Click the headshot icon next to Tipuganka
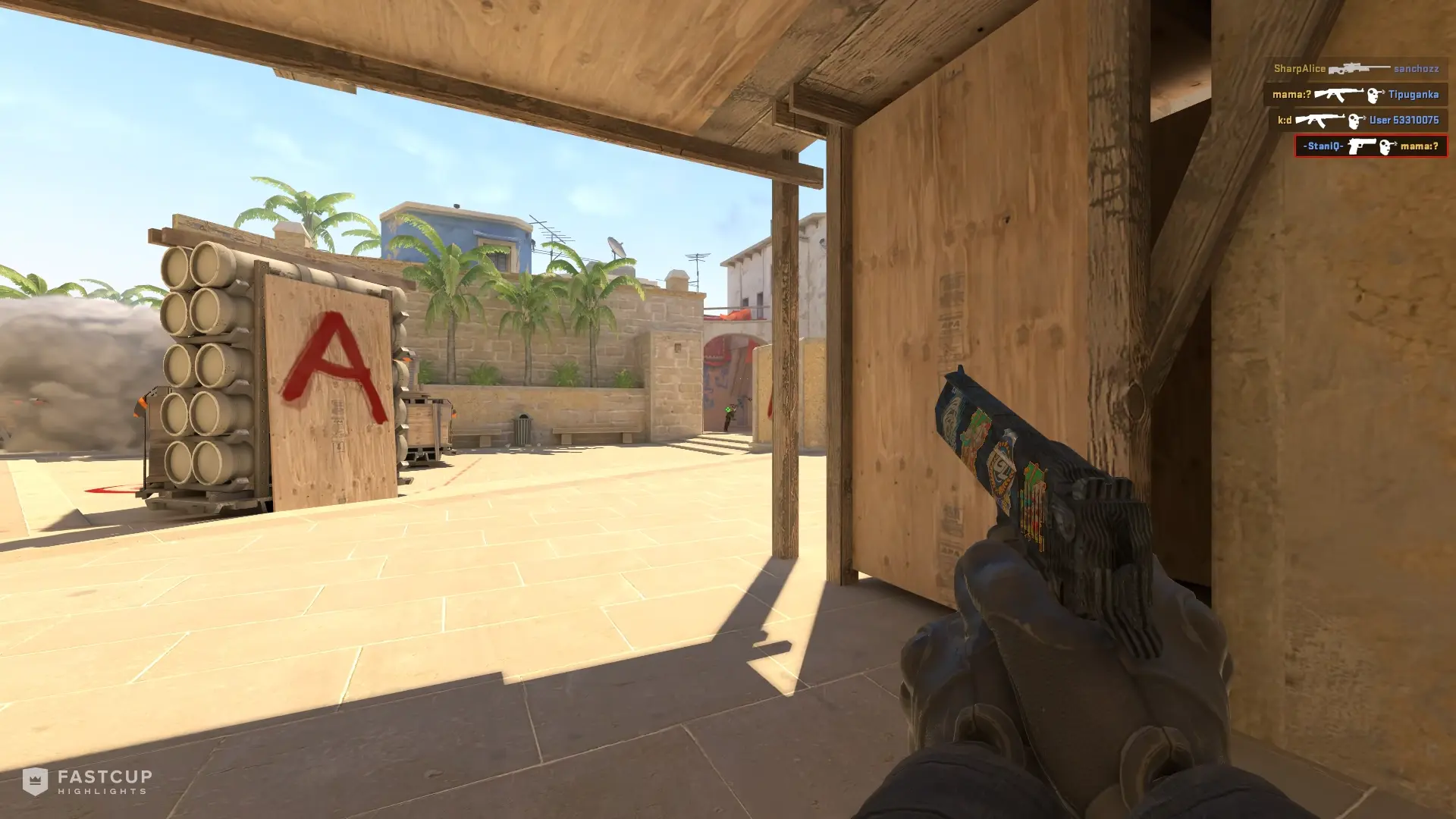The image size is (1456, 819). pyautogui.click(x=1374, y=96)
